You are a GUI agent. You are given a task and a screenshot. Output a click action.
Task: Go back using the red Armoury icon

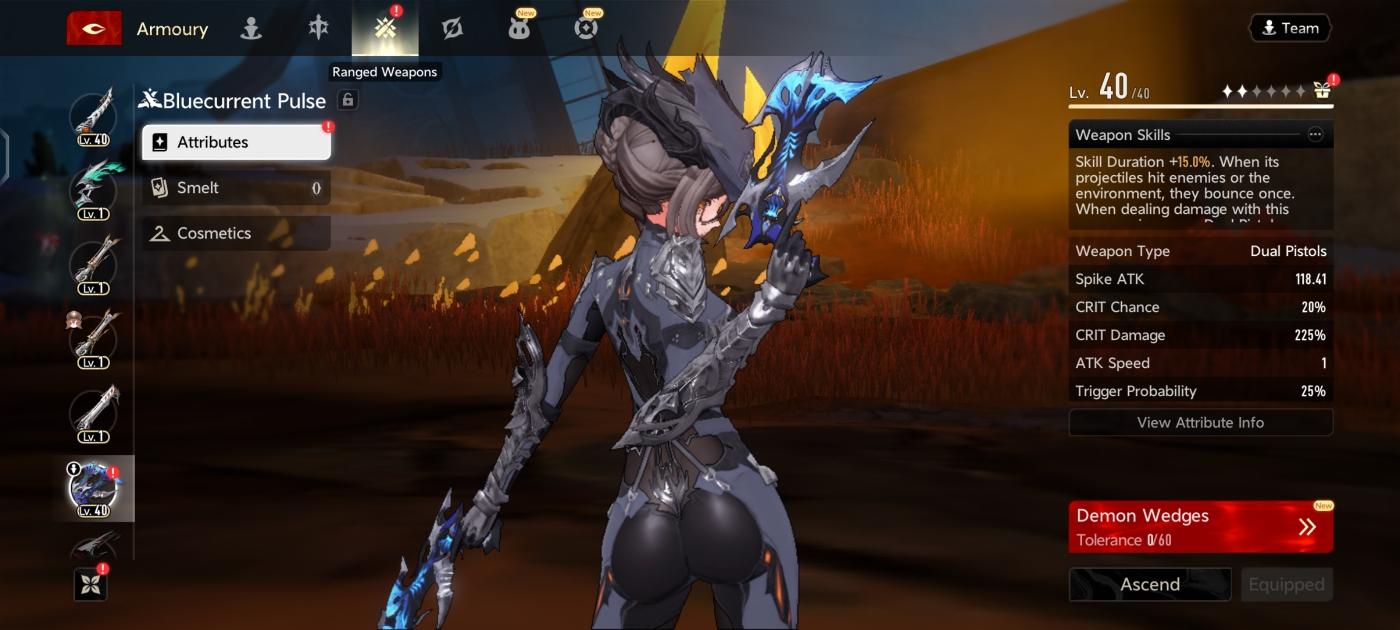point(94,28)
